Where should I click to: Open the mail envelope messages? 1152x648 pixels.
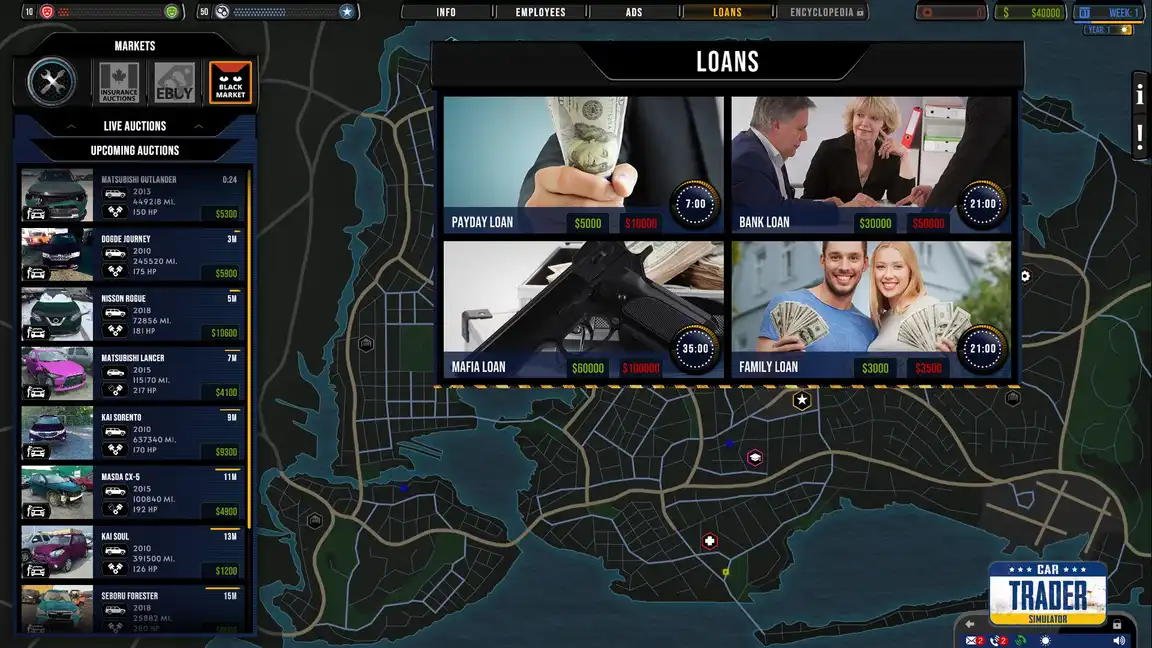click(971, 640)
